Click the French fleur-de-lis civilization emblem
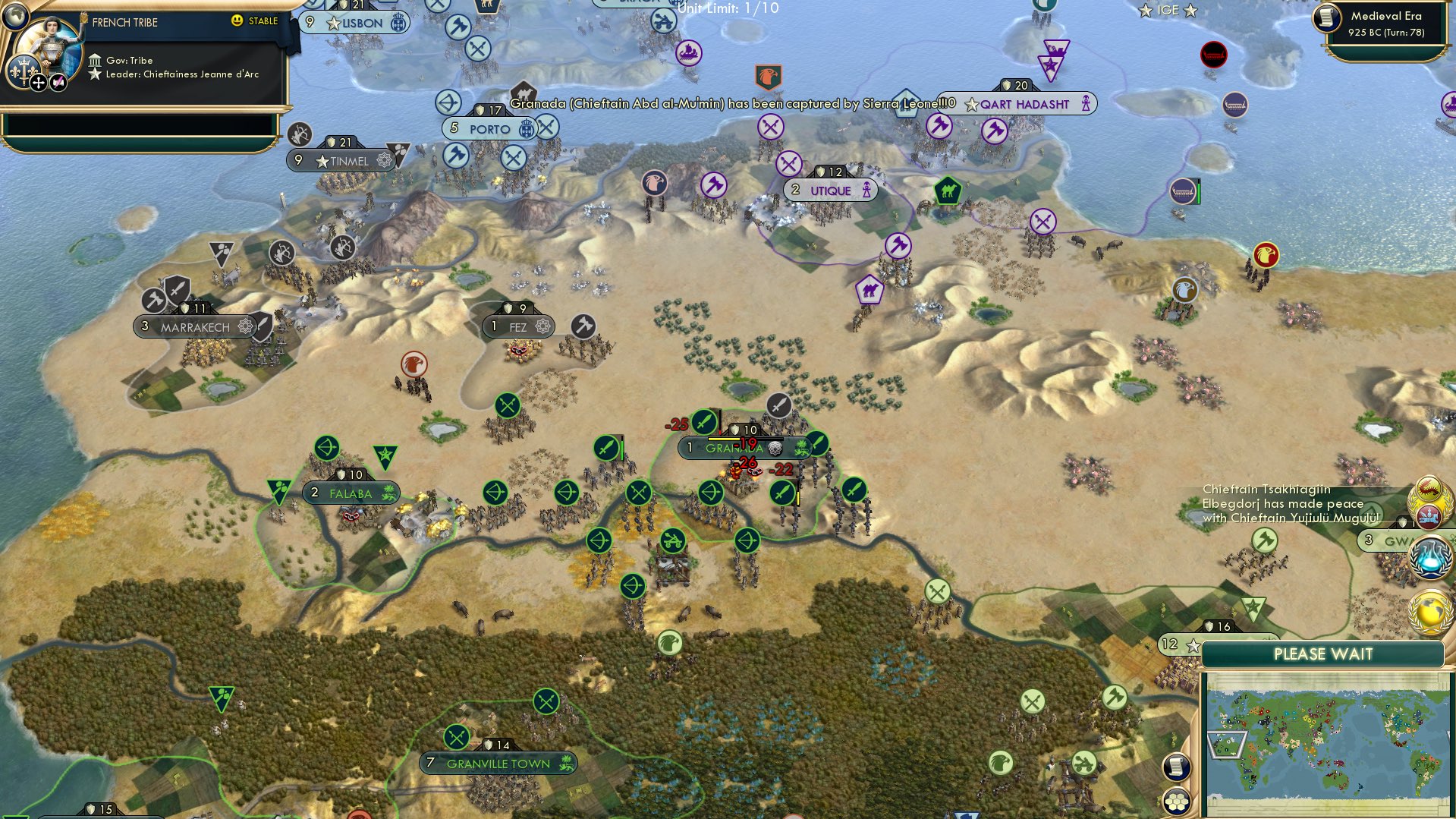 (24, 71)
